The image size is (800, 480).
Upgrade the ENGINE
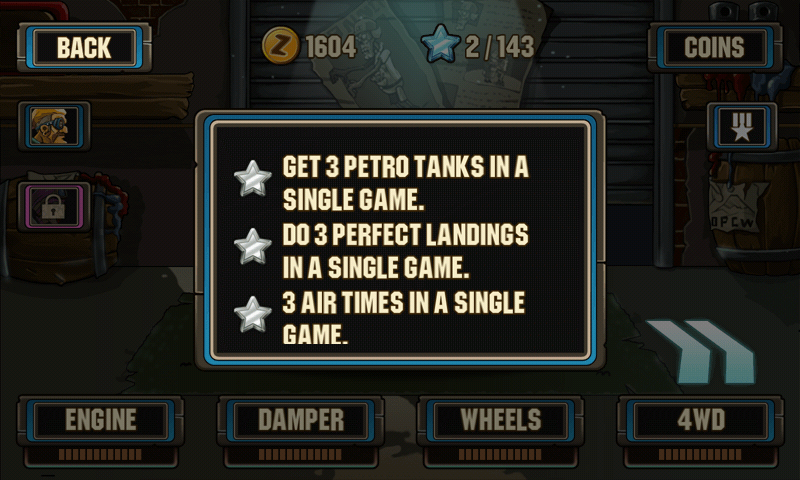(x=100, y=420)
